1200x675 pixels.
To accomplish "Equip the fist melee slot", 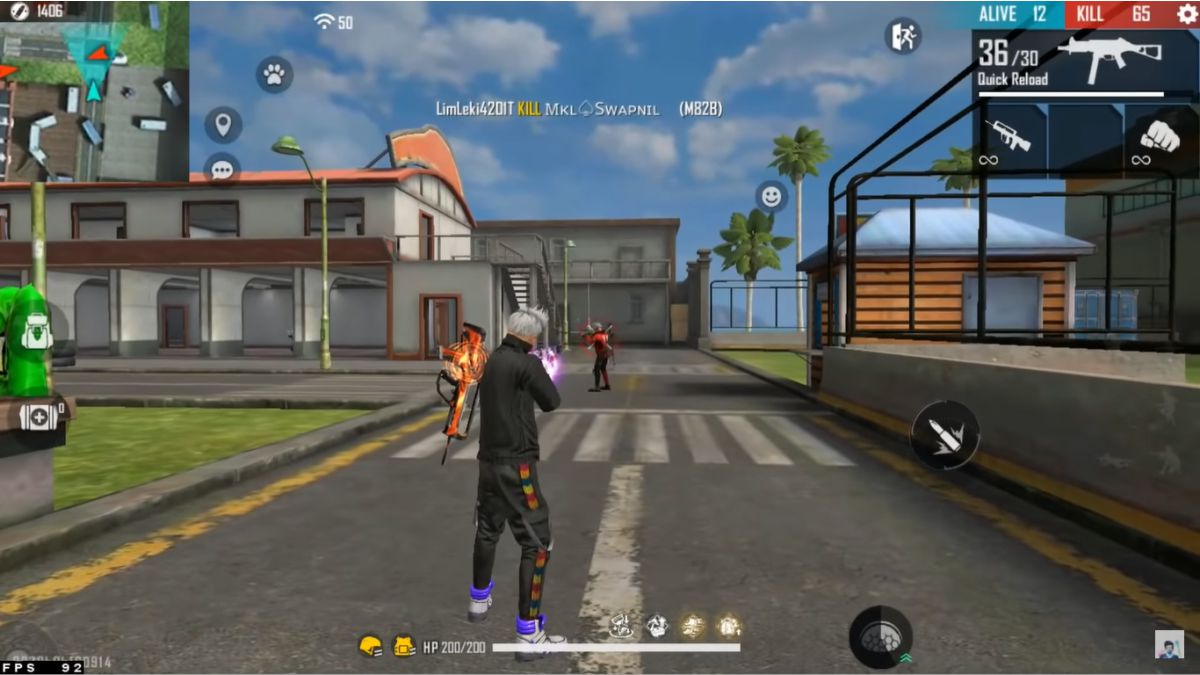I will (x=1160, y=138).
